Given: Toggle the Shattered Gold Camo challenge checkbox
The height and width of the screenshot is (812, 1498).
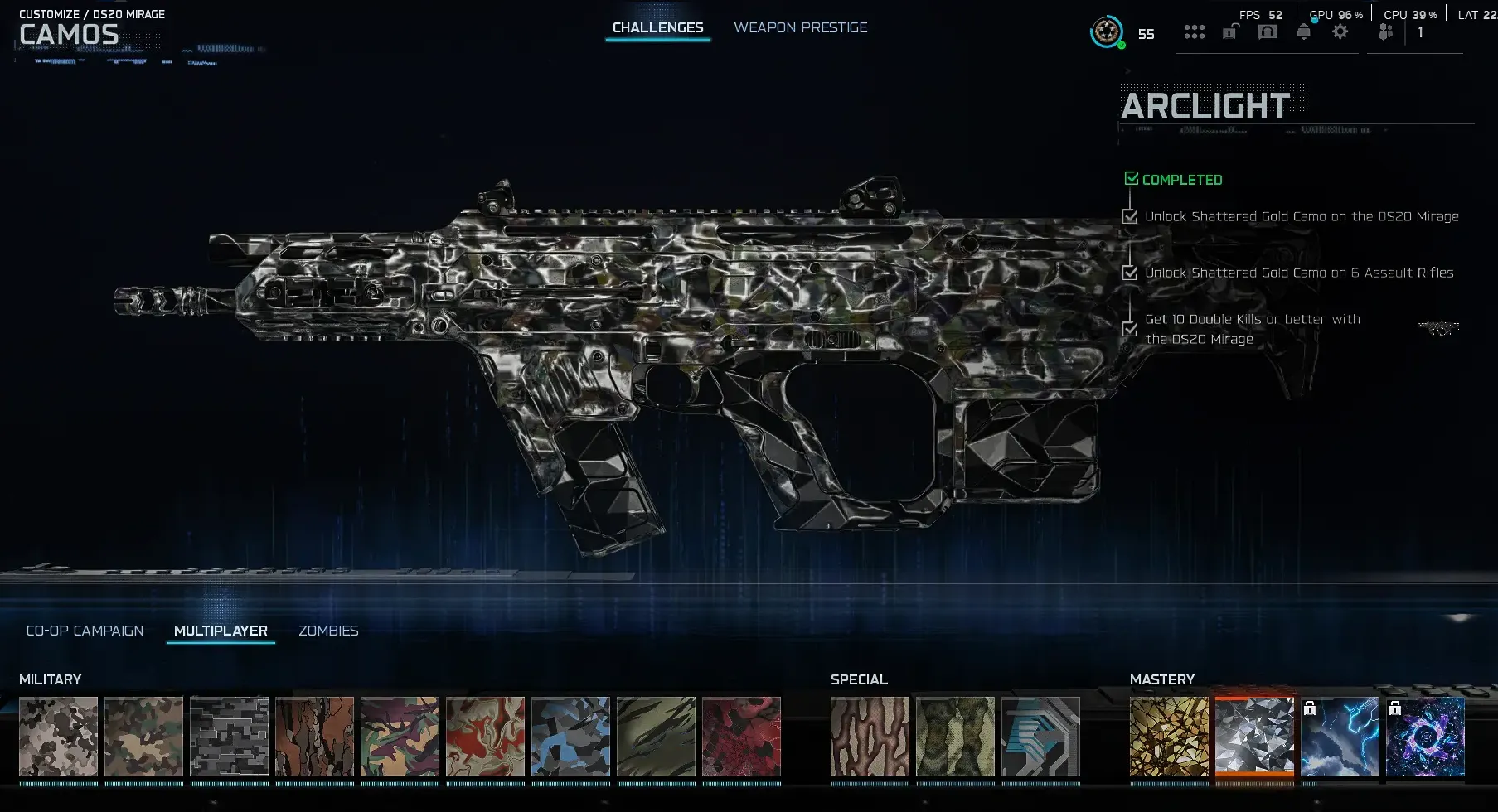Looking at the screenshot, I should click(x=1129, y=215).
